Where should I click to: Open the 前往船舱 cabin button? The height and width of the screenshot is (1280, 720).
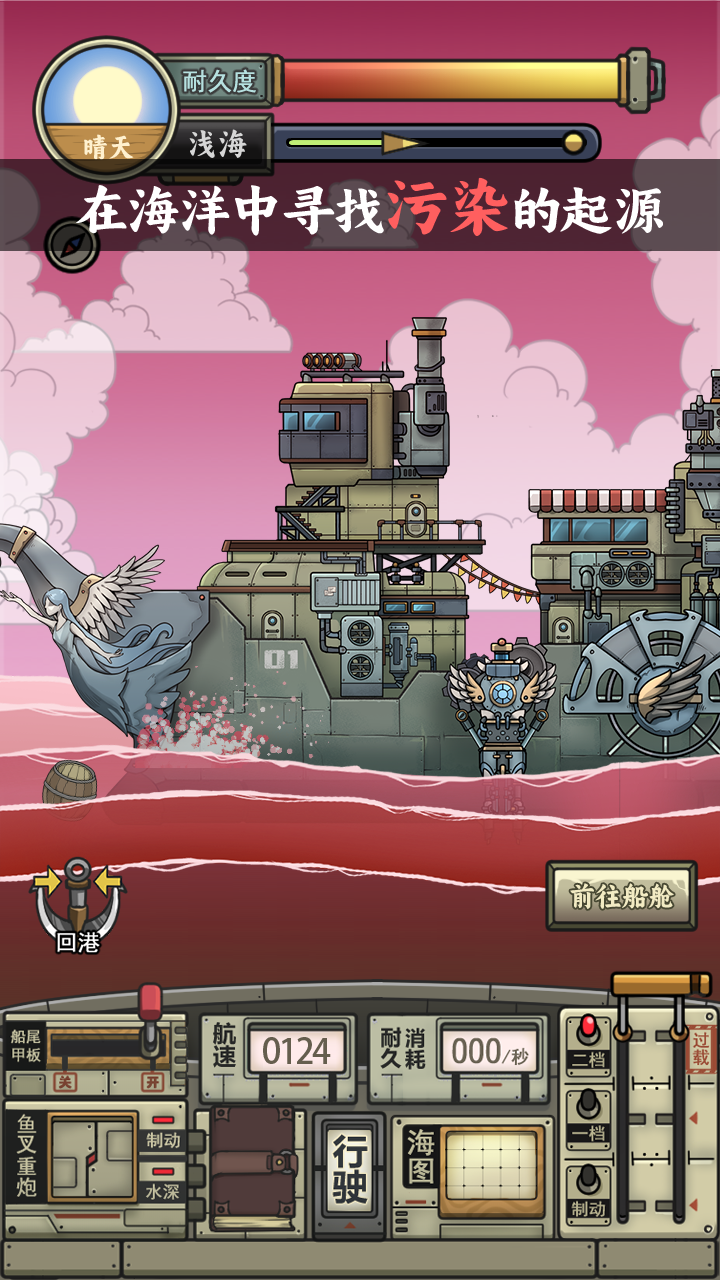tap(621, 896)
